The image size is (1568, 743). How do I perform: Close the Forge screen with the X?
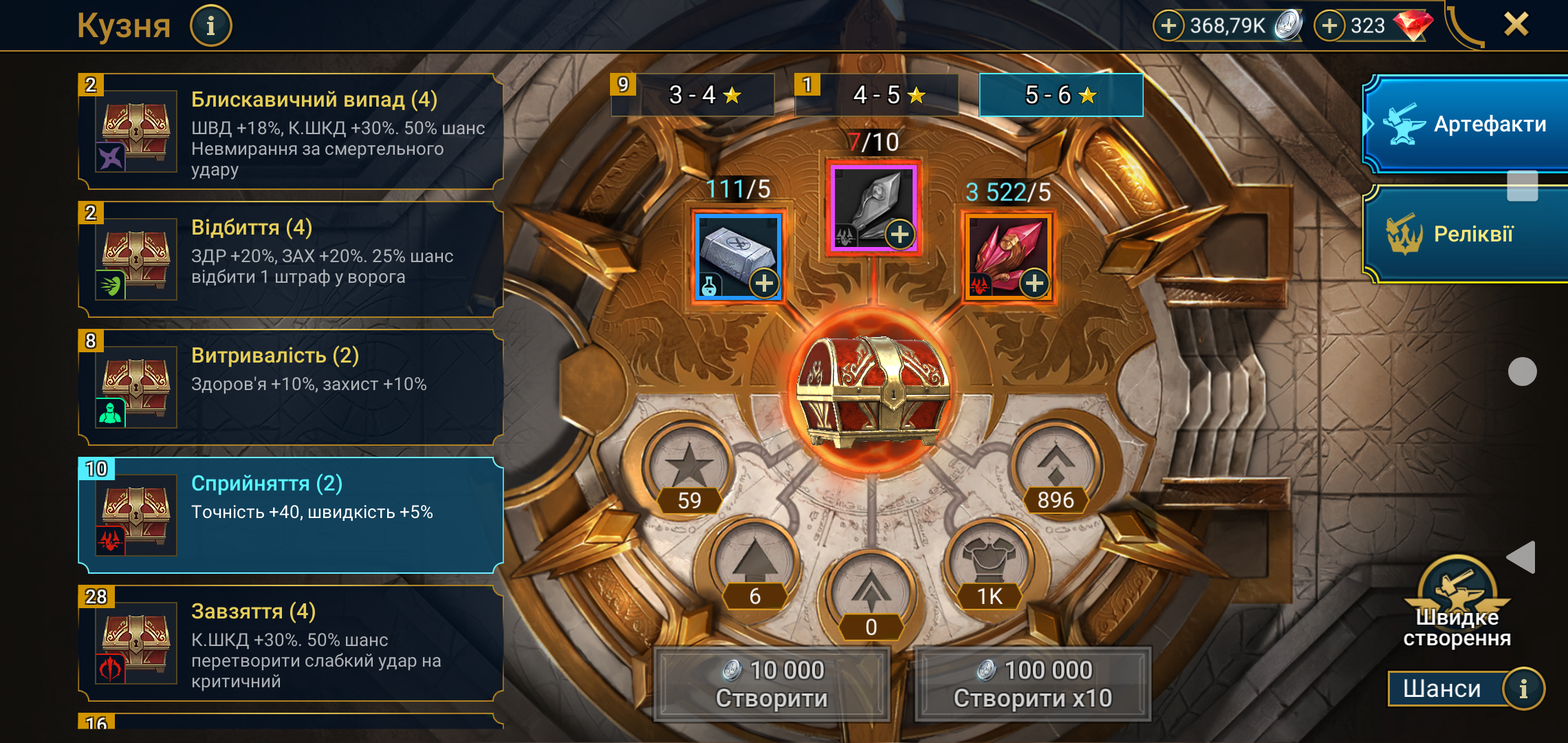click(x=1516, y=25)
